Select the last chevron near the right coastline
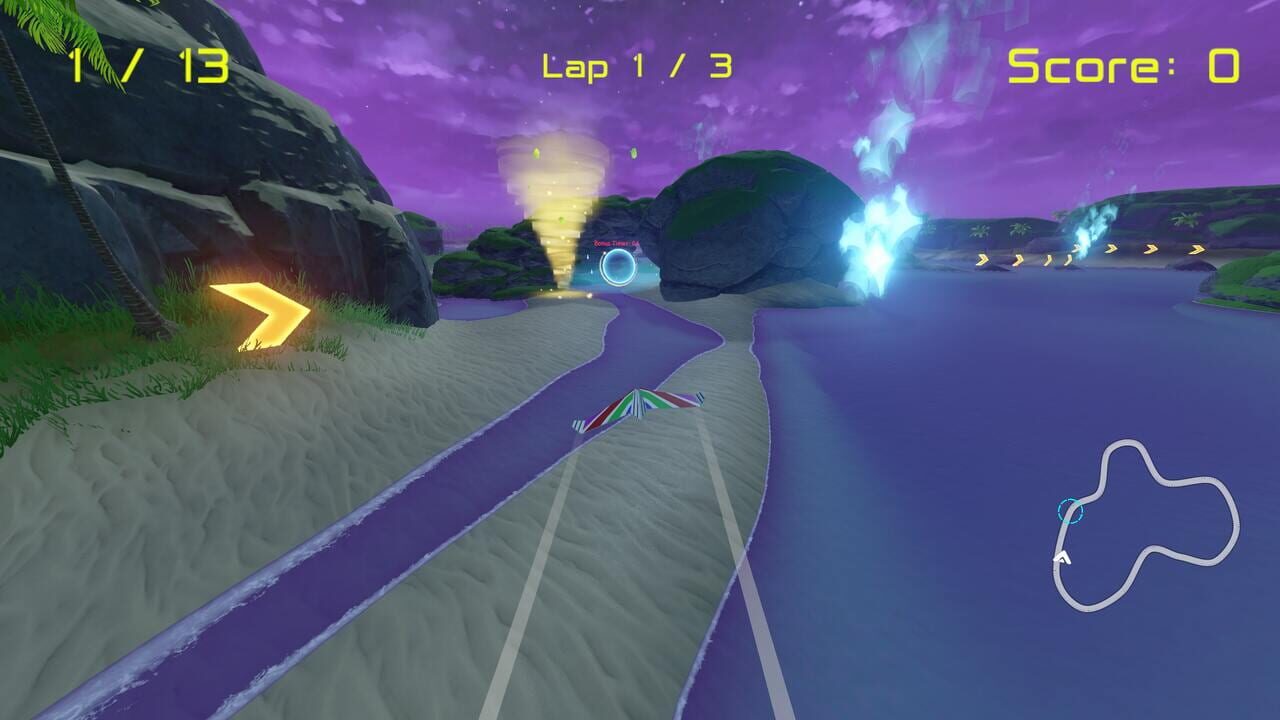 (1197, 248)
